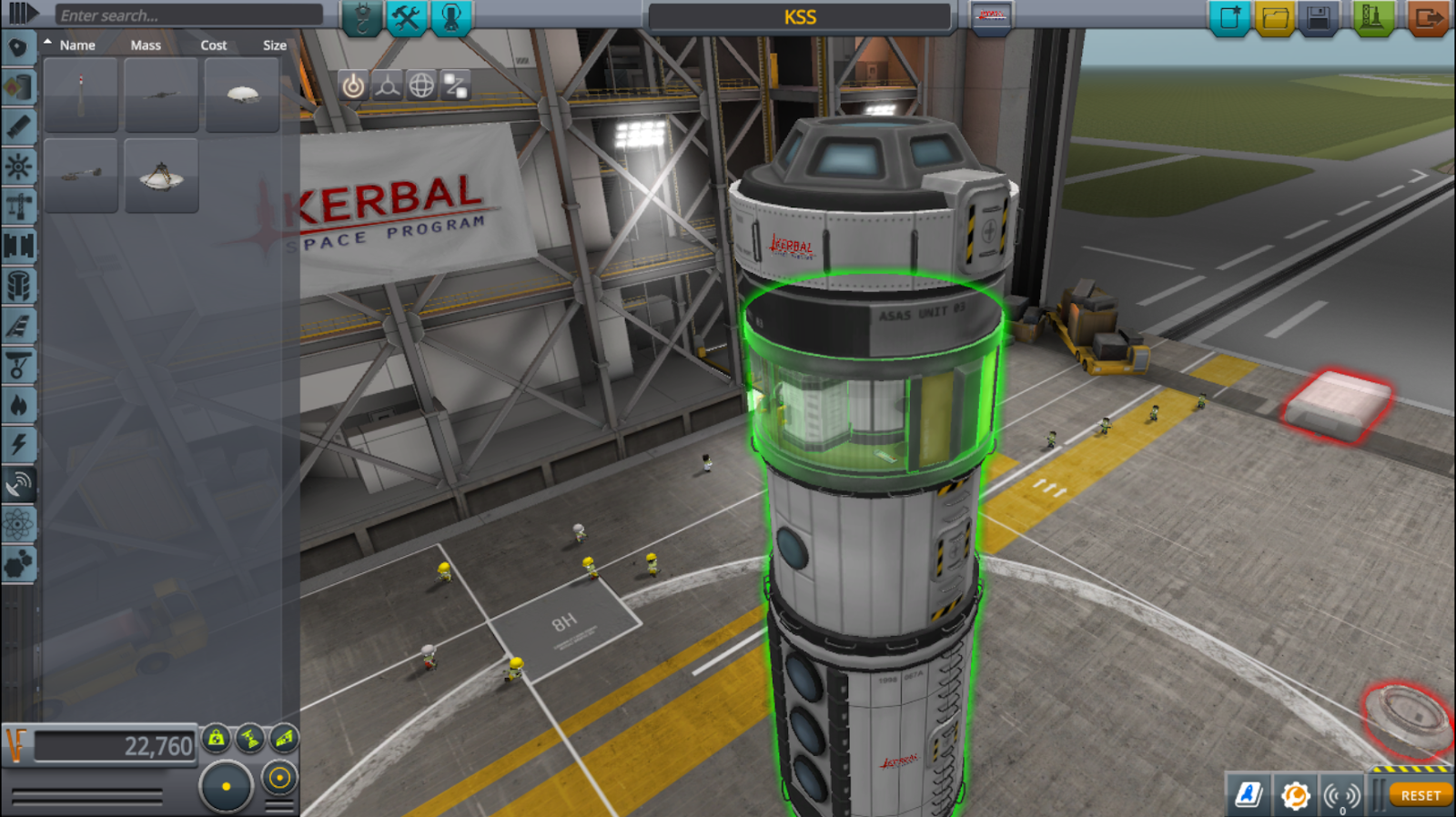
Task: Launch the vessel with the green button
Action: pos(1372,17)
